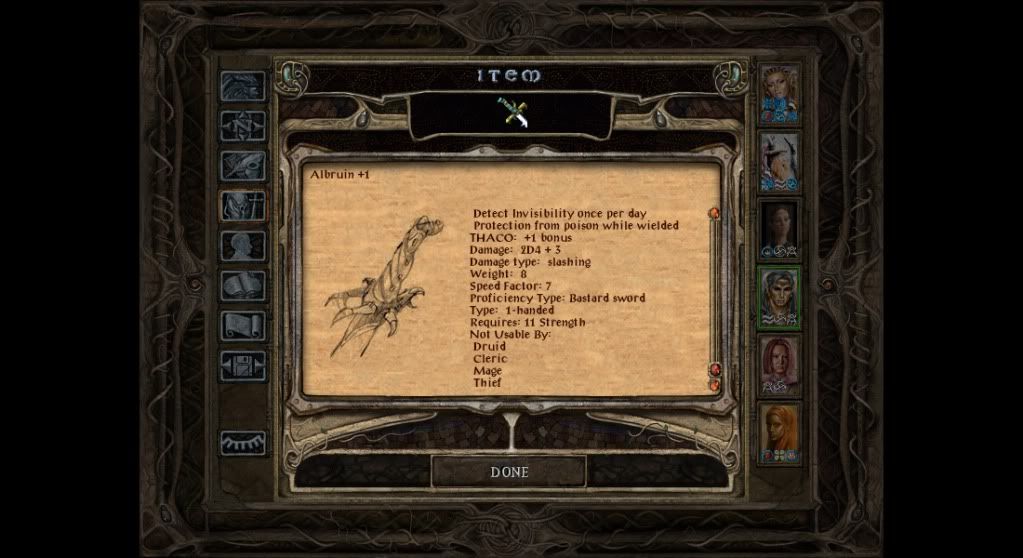Select the orange-haired portrait at the bottom
The width and height of the screenshot is (1023, 558).
[x=779, y=433]
